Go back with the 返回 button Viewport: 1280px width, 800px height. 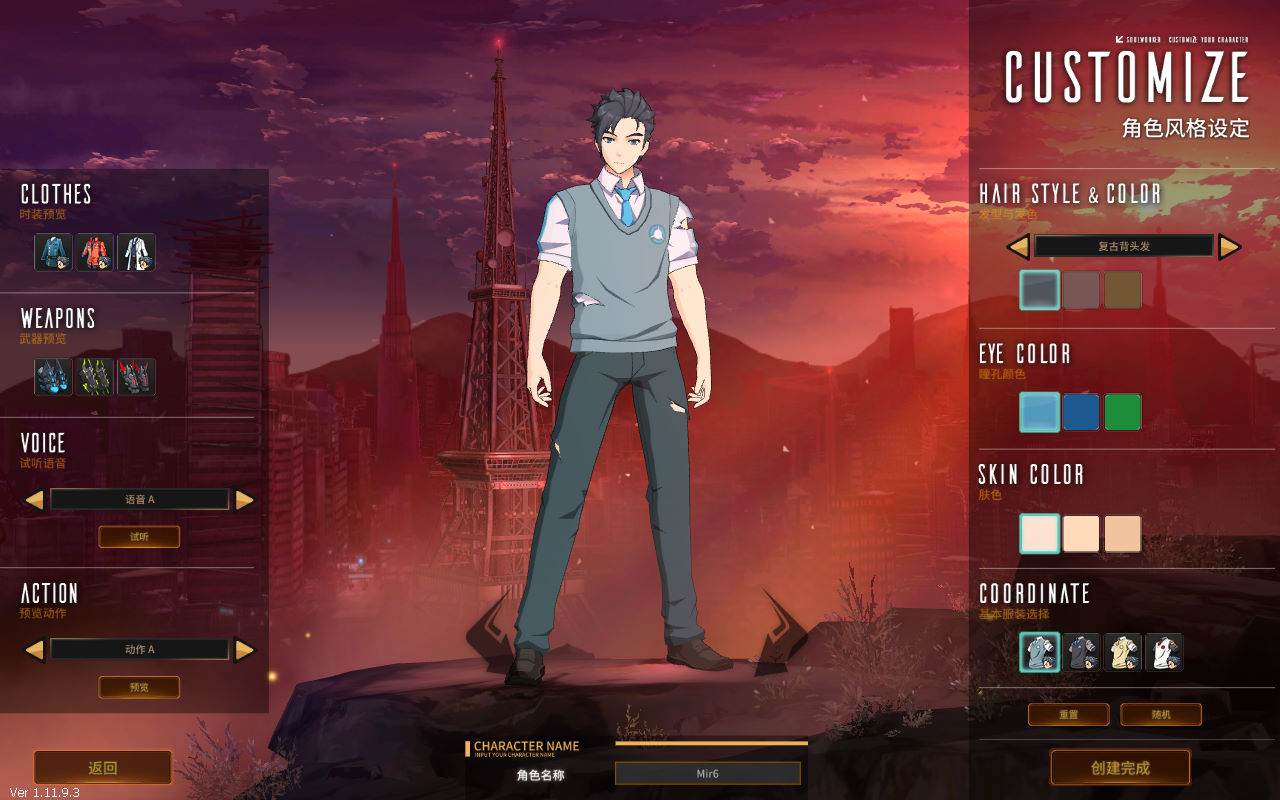[103, 768]
